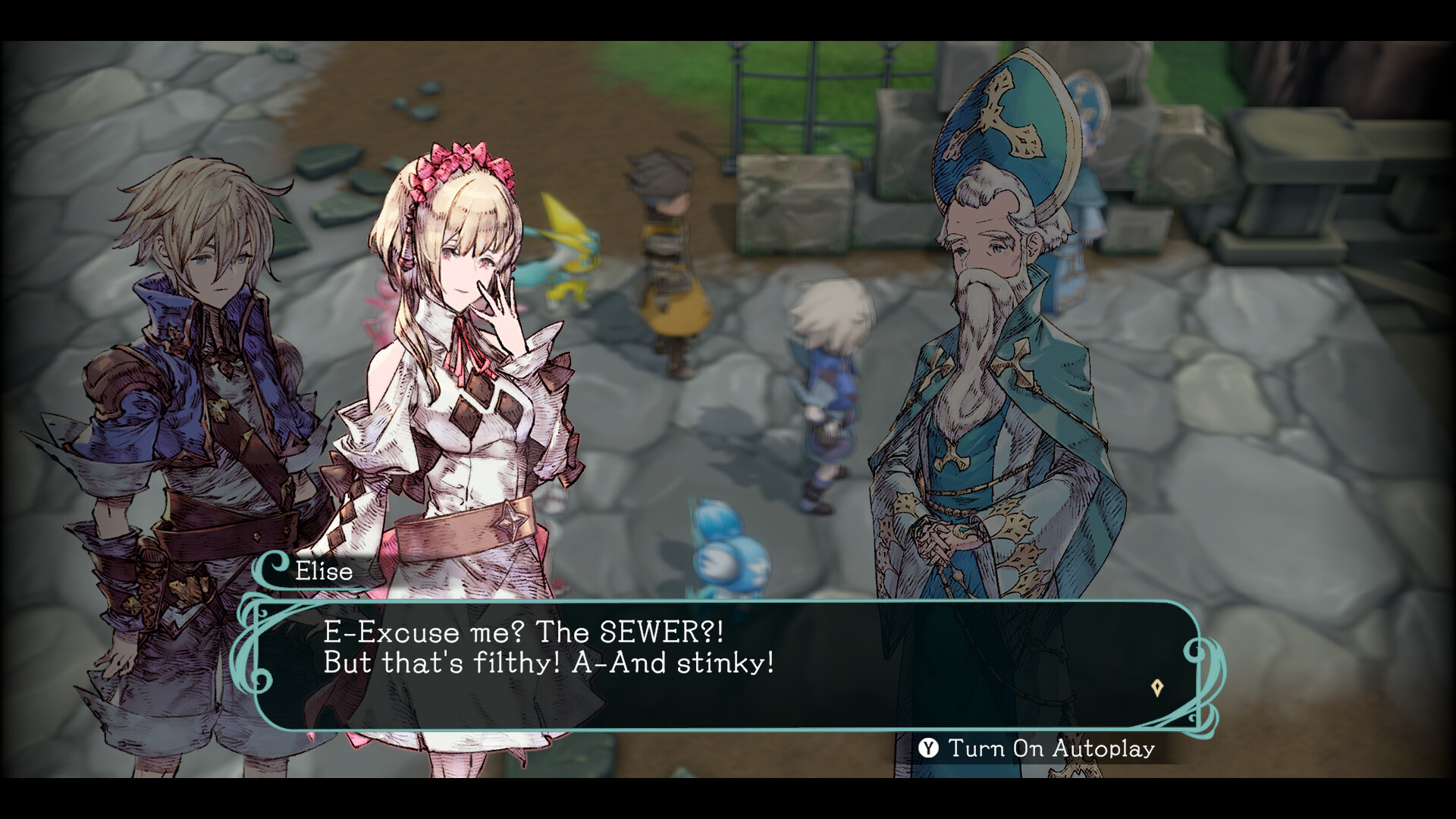Click the diamond advance indicator in dialogue box
The image size is (1456, 819).
1156,686
